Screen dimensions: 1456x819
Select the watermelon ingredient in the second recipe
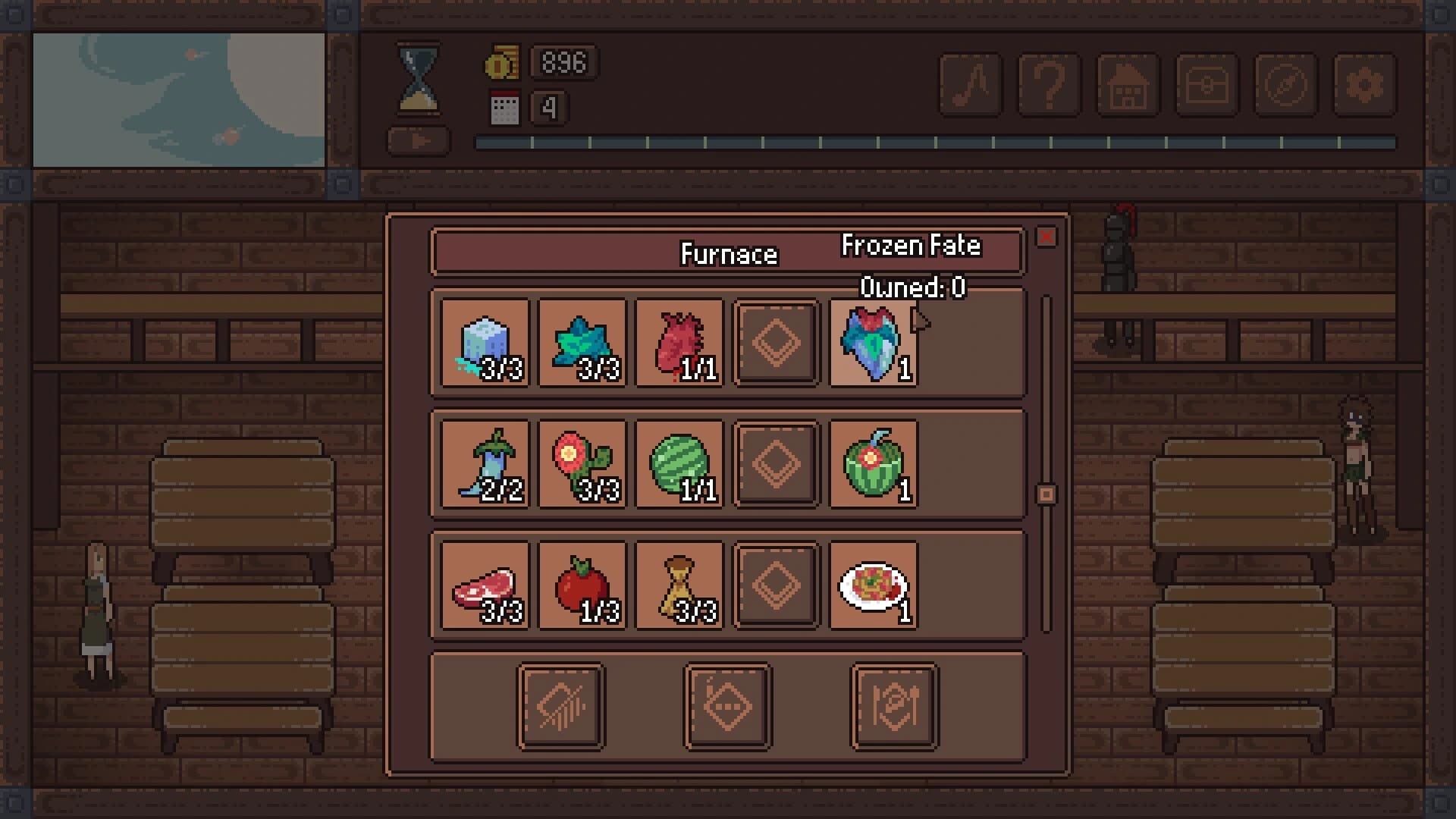coord(679,465)
